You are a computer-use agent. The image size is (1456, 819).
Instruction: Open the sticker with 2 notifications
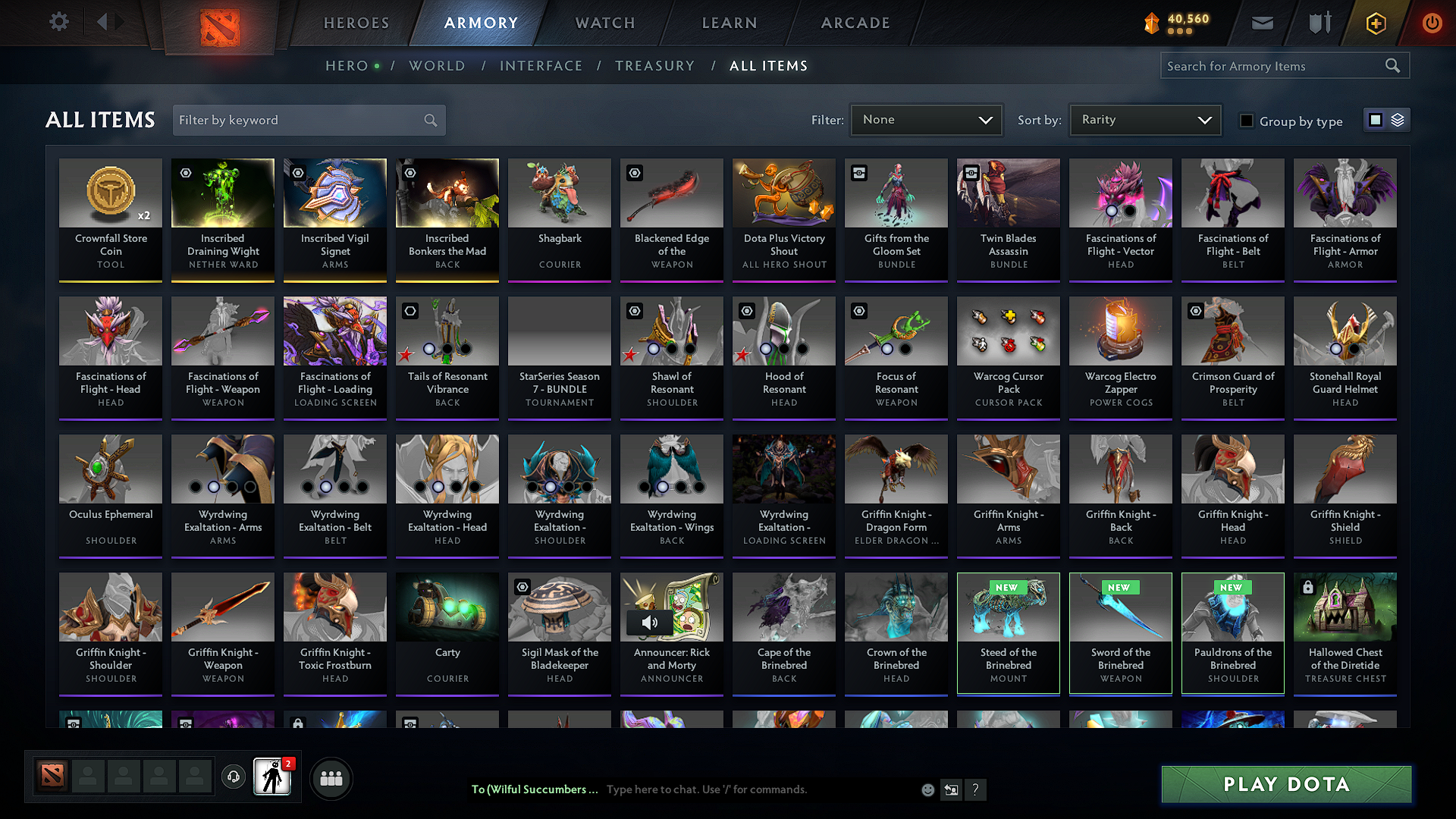click(273, 777)
